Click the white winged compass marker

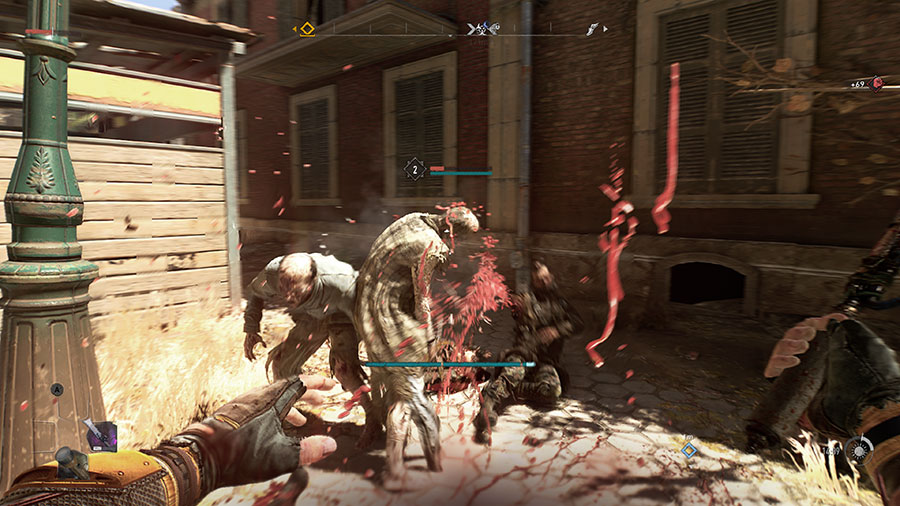[x=593, y=30]
